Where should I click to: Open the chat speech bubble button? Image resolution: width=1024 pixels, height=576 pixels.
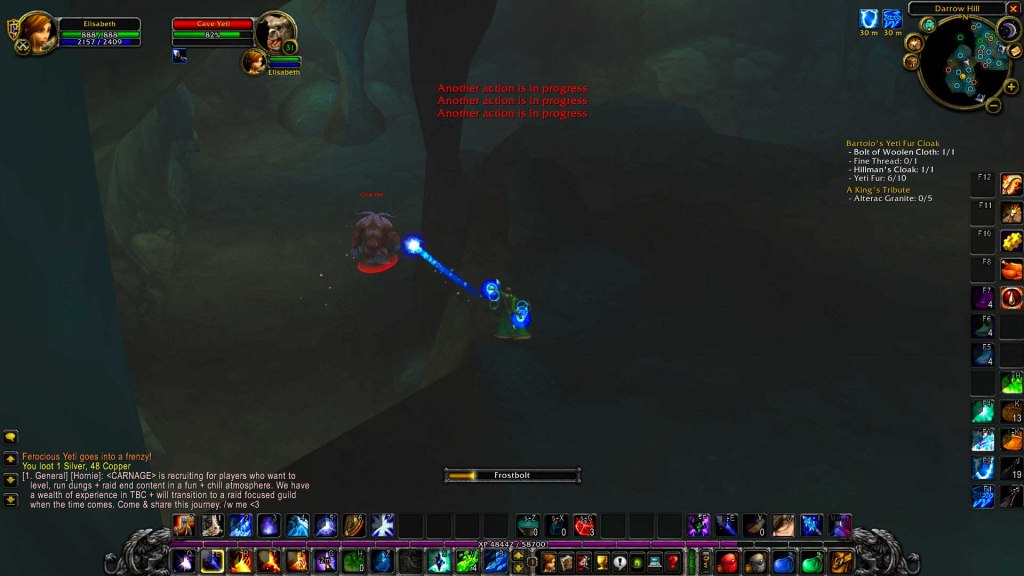[x=11, y=437]
